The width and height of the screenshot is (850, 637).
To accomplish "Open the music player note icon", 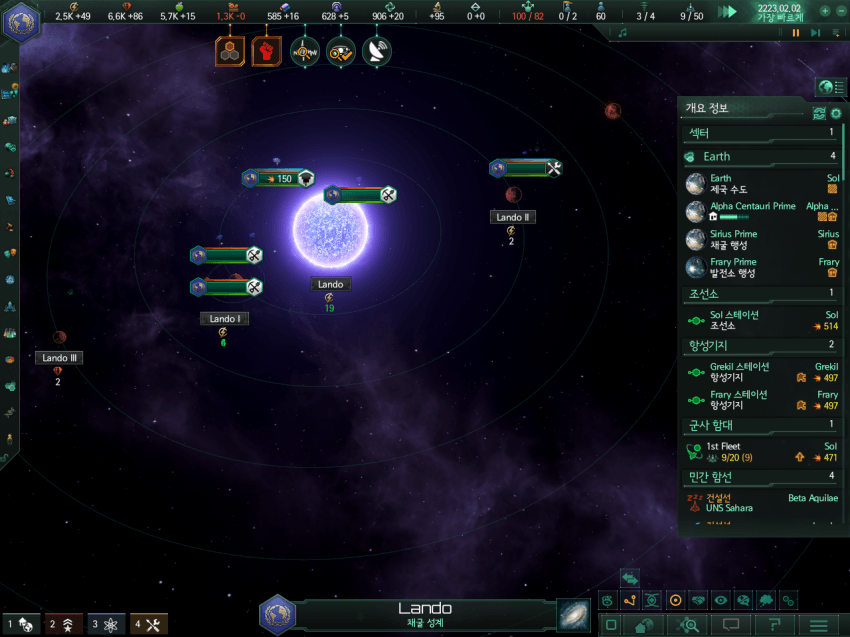I will [622, 33].
